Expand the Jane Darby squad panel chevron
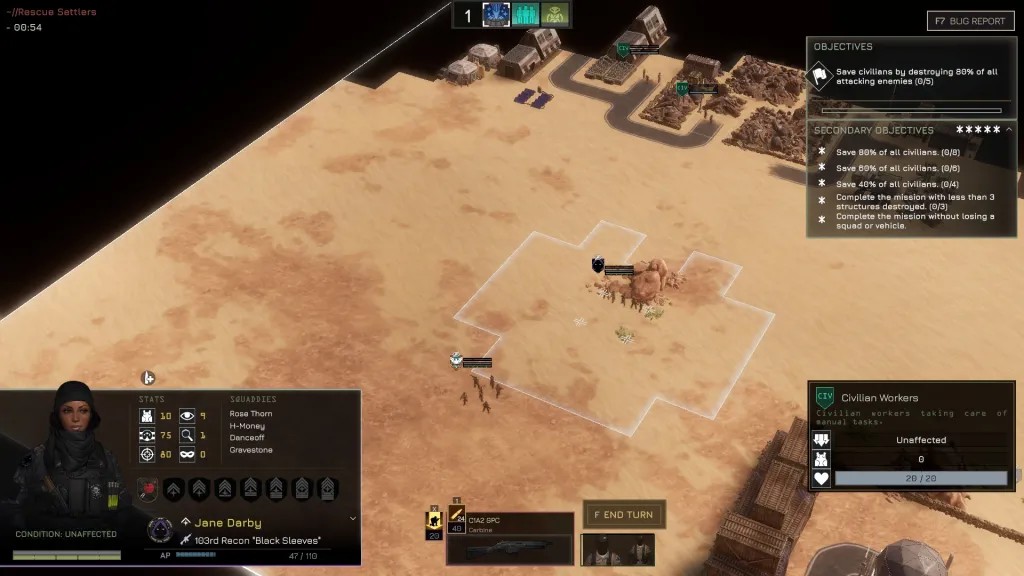Viewport: 1024px width, 576px height. pyautogui.click(x=353, y=519)
